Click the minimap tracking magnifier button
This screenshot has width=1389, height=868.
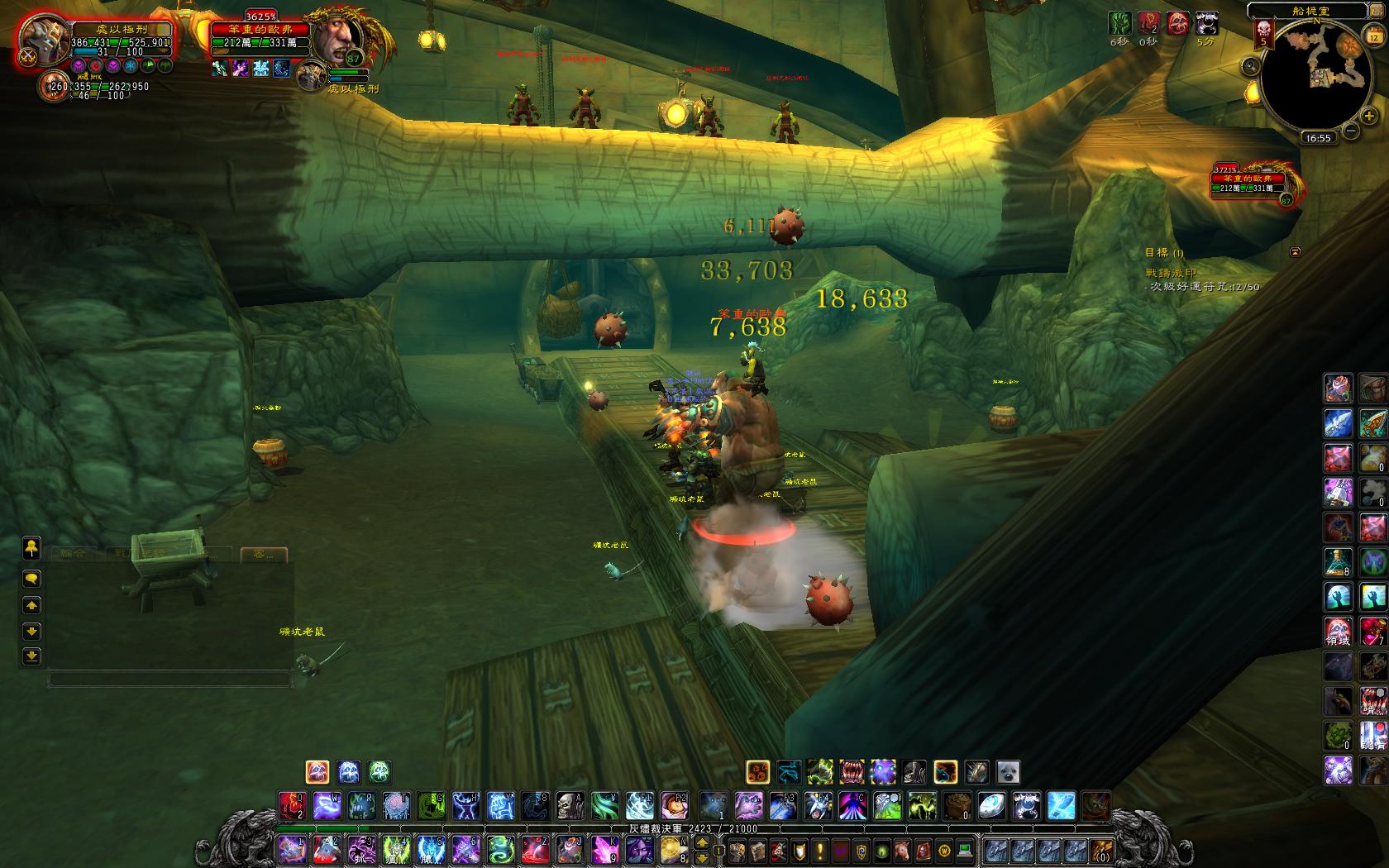[x=1250, y=64]
